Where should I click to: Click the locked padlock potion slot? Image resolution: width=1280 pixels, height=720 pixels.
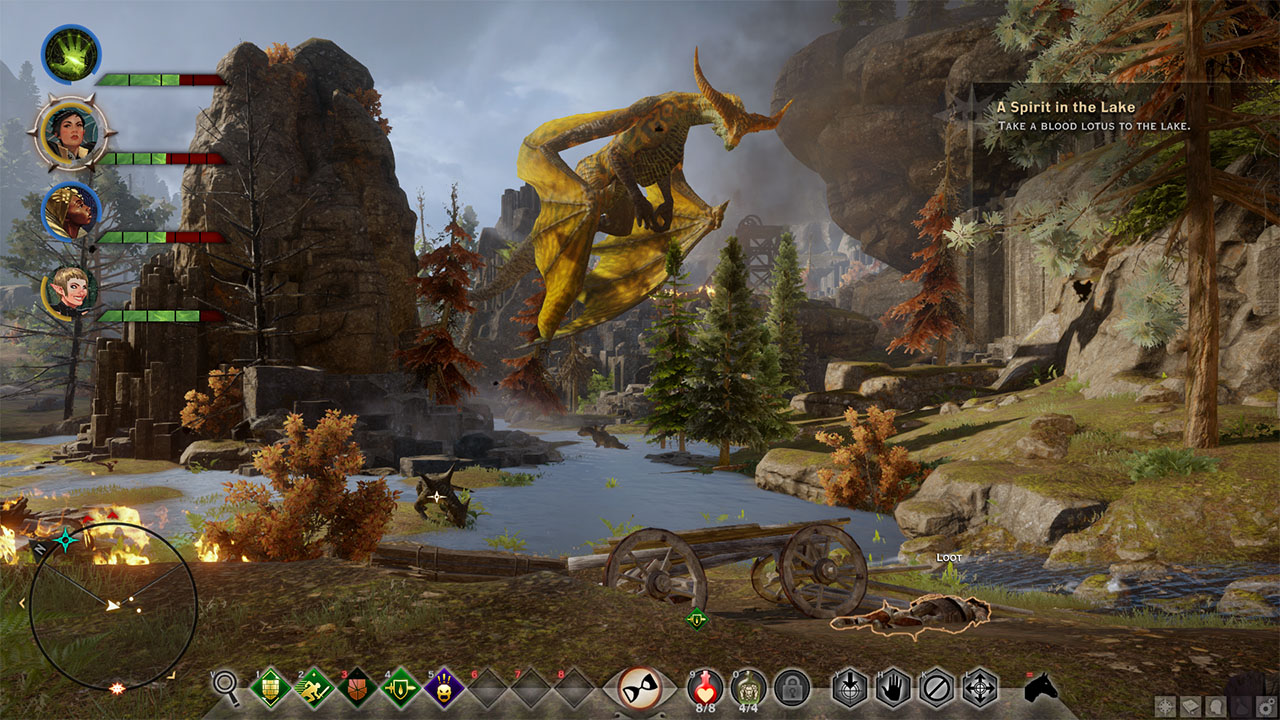[x=791, y=688]
